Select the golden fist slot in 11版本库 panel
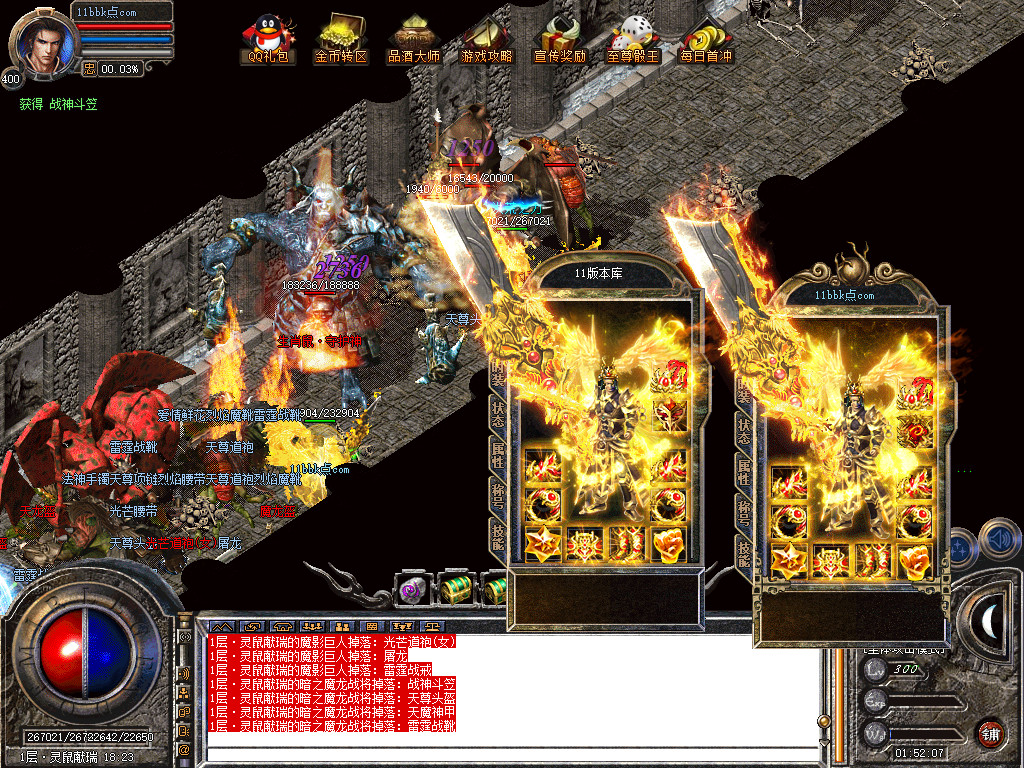Viewport: 1024px width, 768px height. [668, 544]
